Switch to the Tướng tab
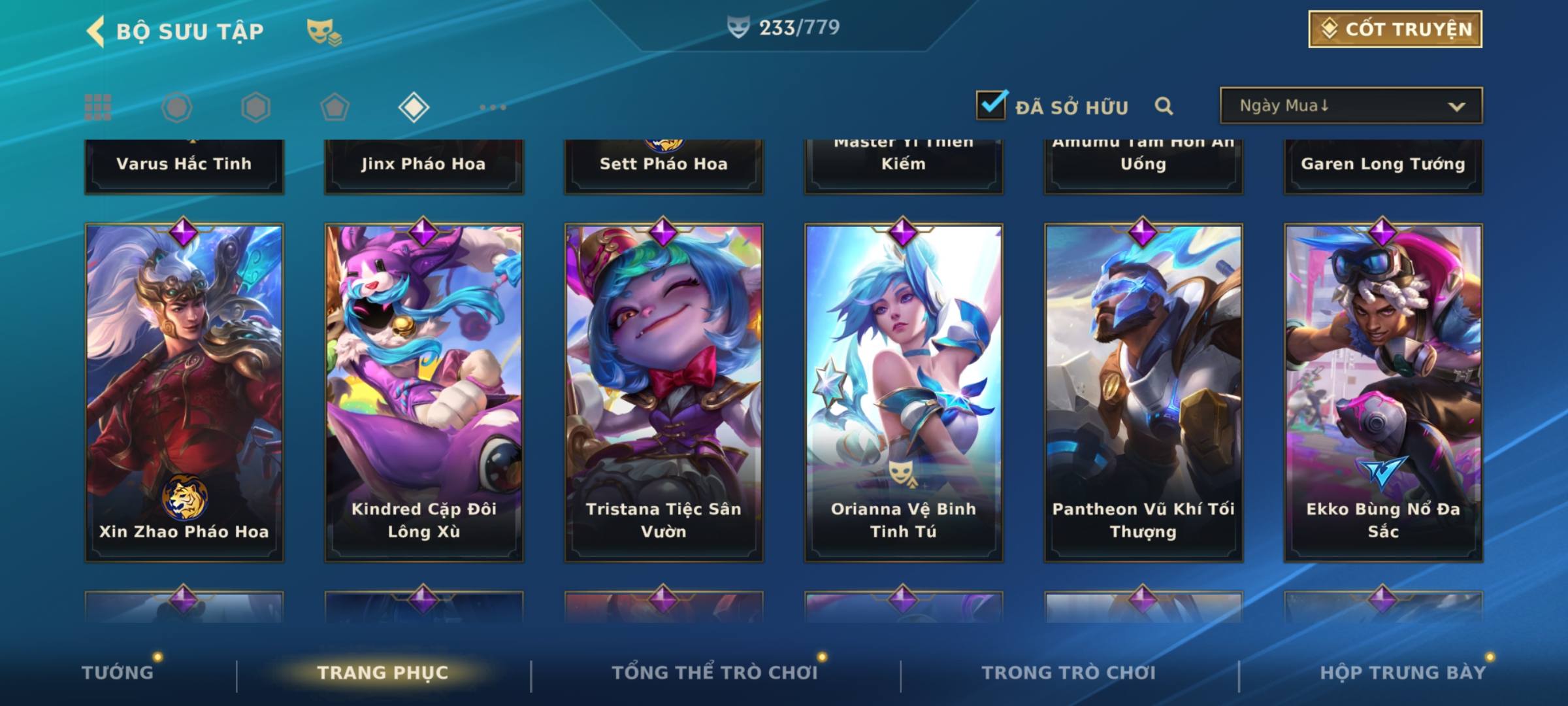 (x=118, y=673)
